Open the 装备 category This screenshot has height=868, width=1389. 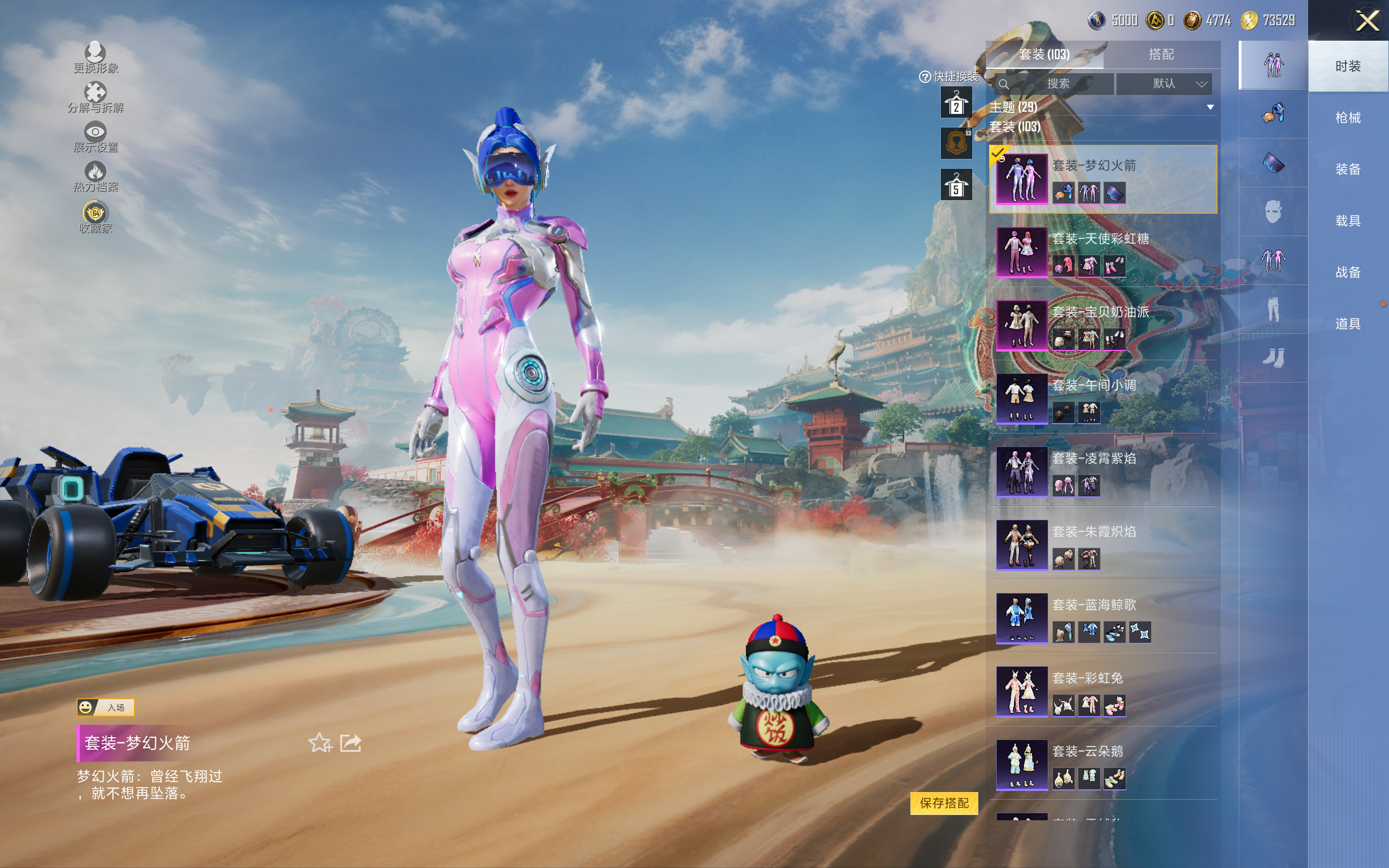[x=1347, y=169]
